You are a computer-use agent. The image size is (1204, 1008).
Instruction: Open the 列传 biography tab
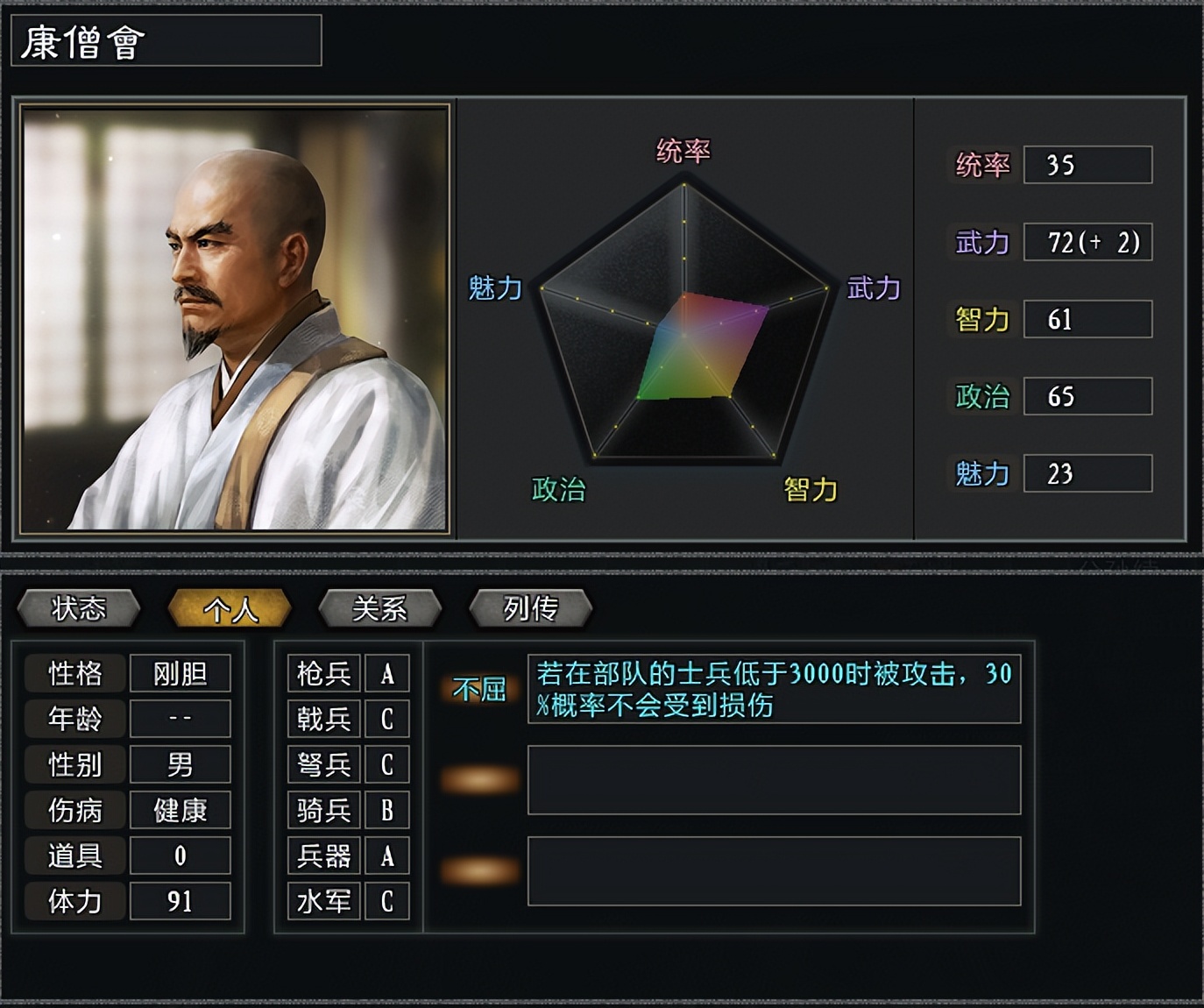click(529, 607)
